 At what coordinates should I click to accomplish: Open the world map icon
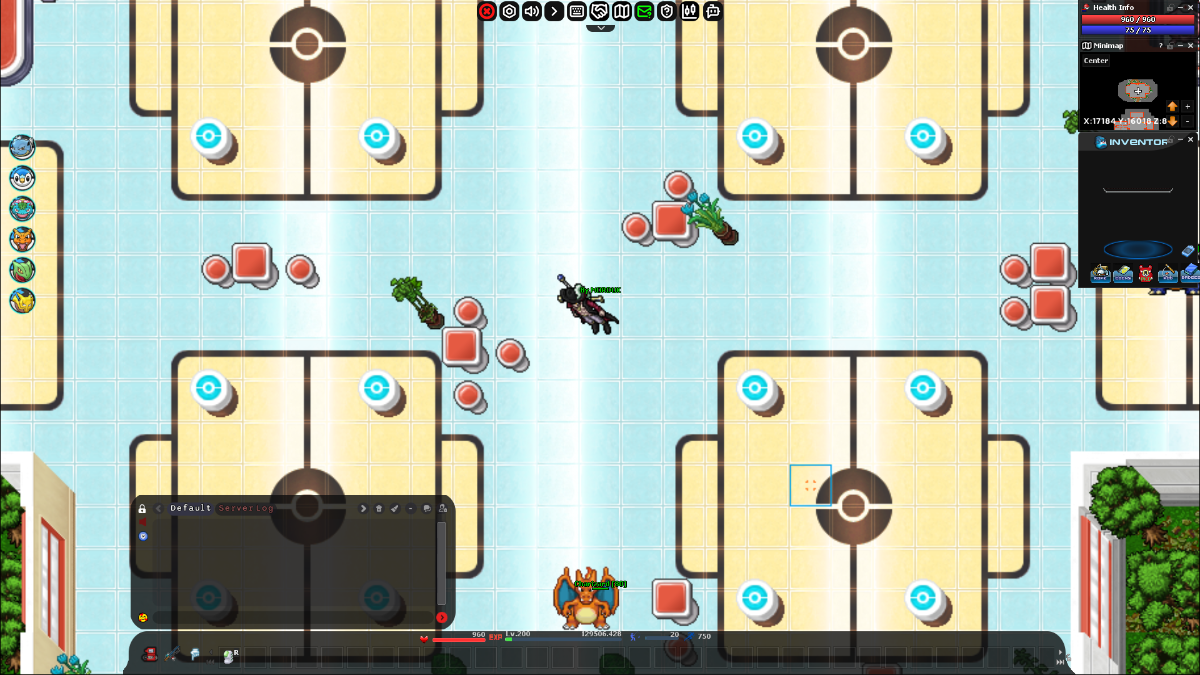tap(622, 11)
